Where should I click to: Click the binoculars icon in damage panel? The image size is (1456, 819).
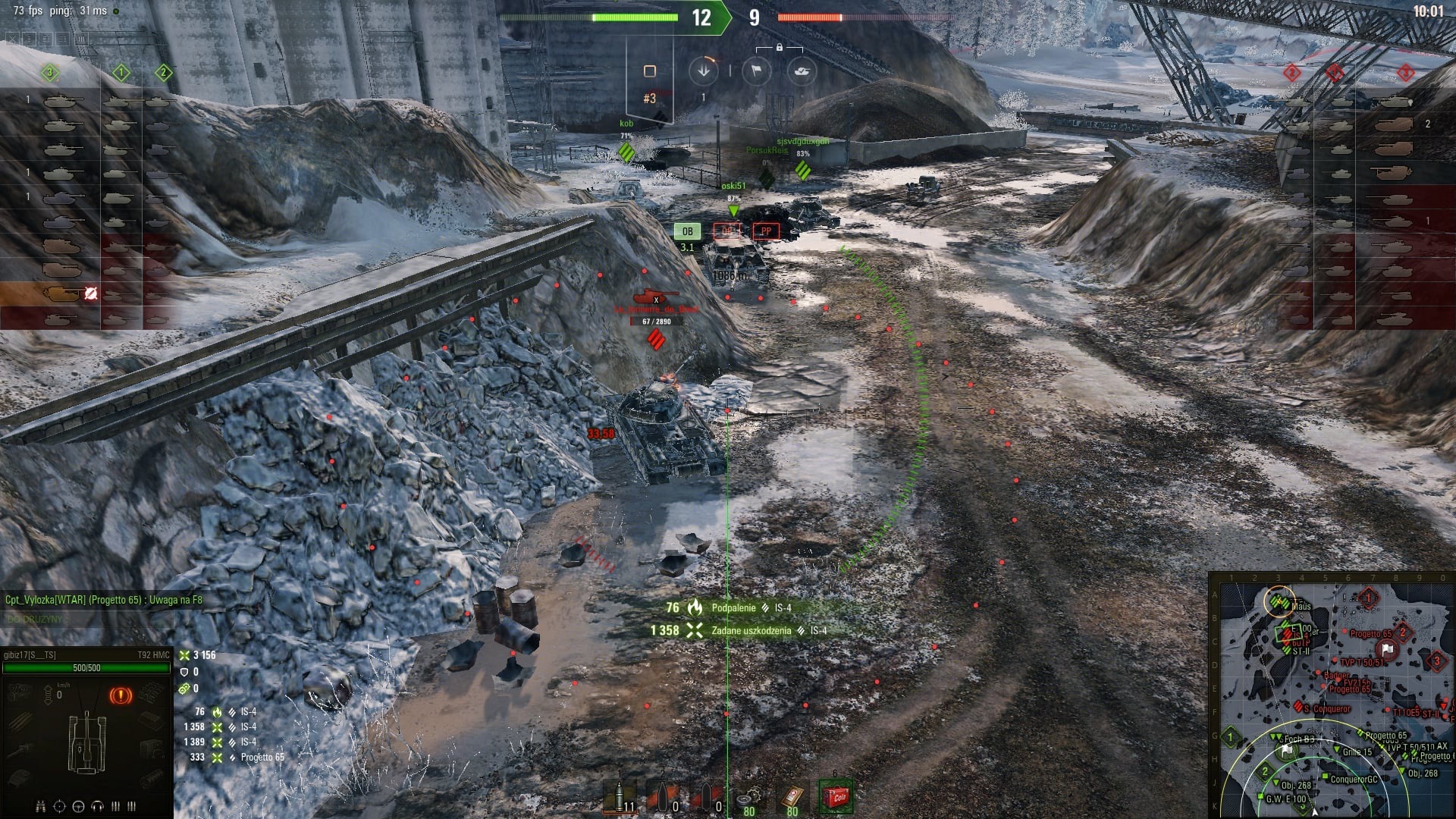[41, 805]
